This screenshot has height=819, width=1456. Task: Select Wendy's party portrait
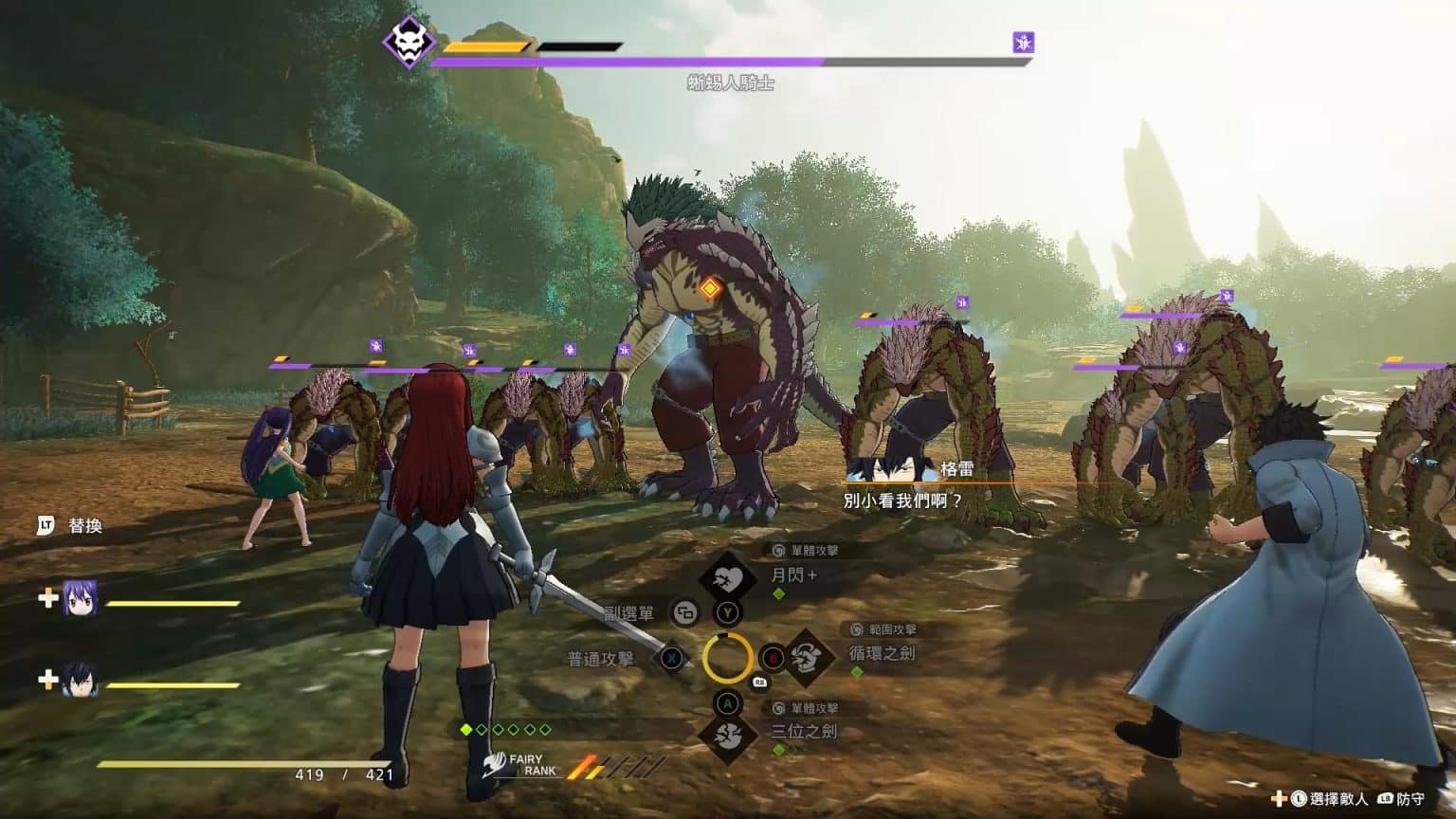point(81,599)
